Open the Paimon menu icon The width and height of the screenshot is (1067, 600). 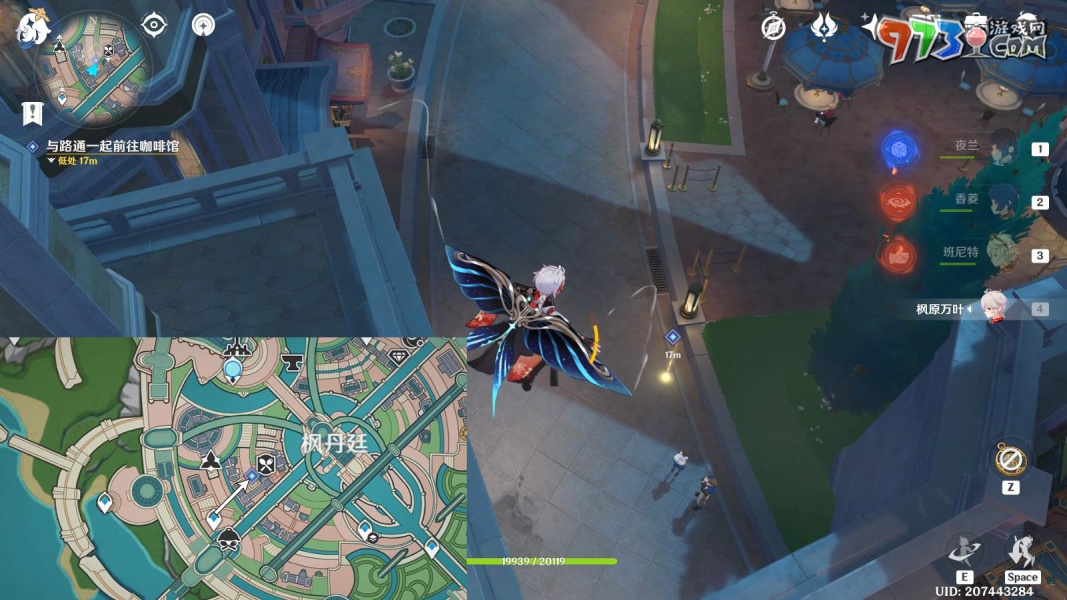[x=33, y=27]
